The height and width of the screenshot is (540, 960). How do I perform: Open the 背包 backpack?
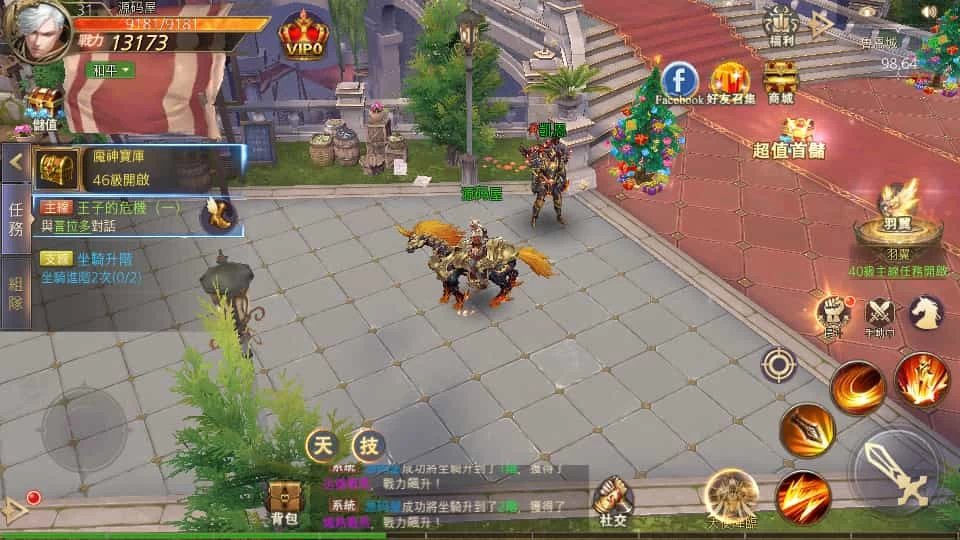(x=284, y=501)
